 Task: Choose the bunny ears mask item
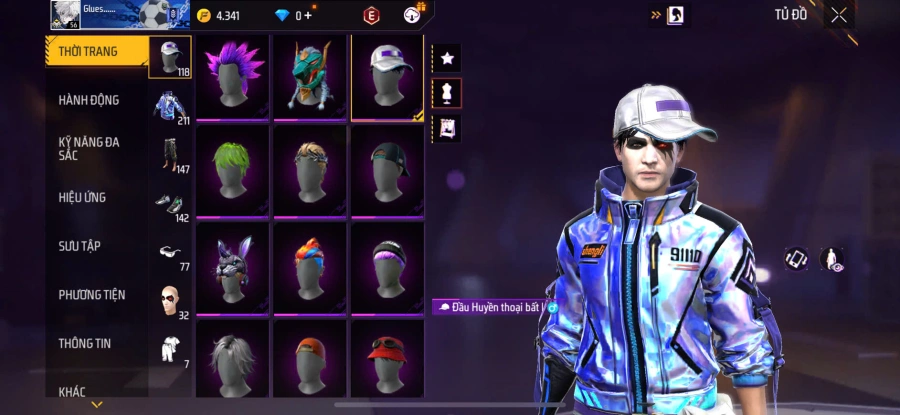(x=232, y=266)
